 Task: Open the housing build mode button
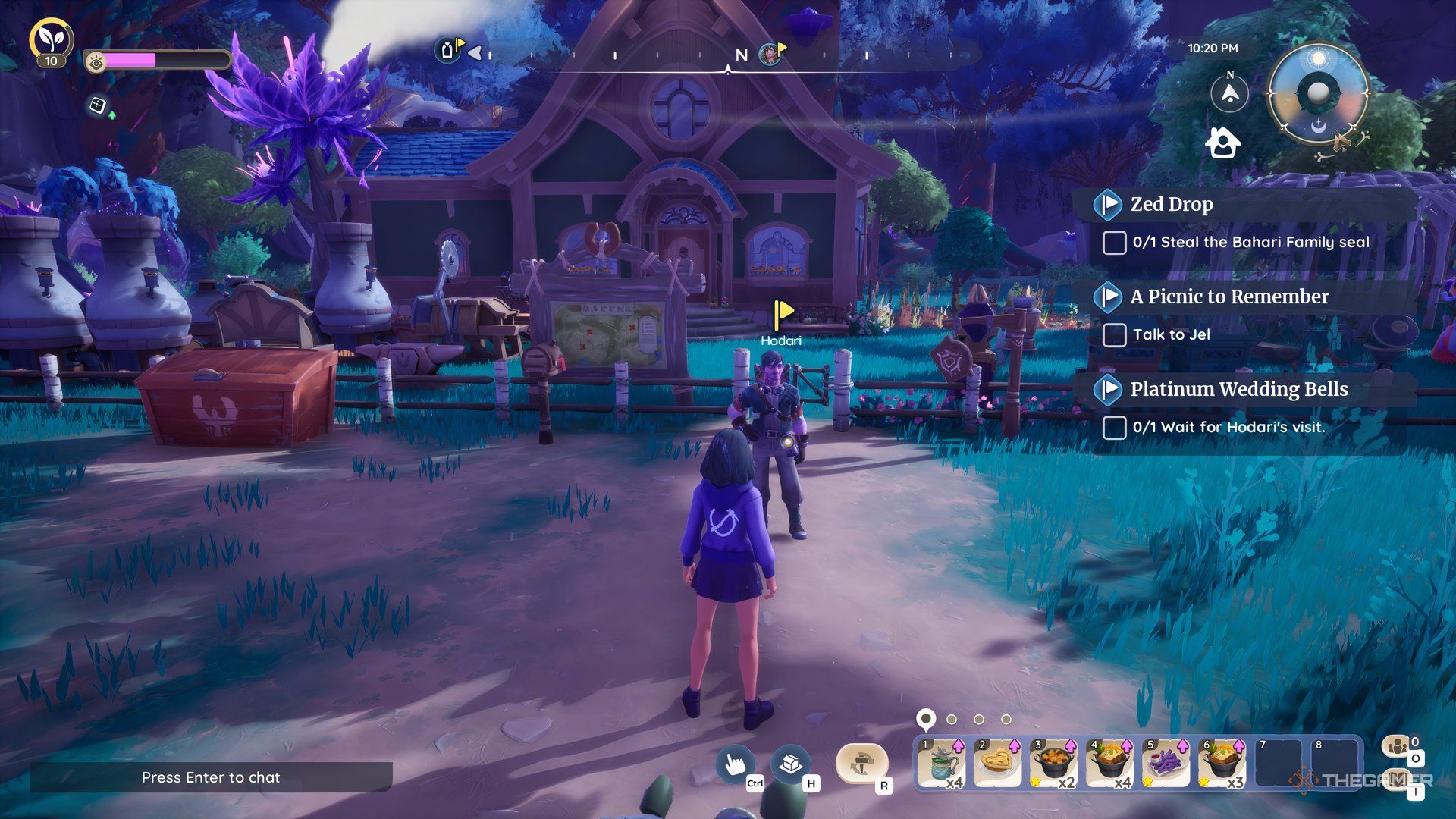pyautogui.click(x=789, y=764)
